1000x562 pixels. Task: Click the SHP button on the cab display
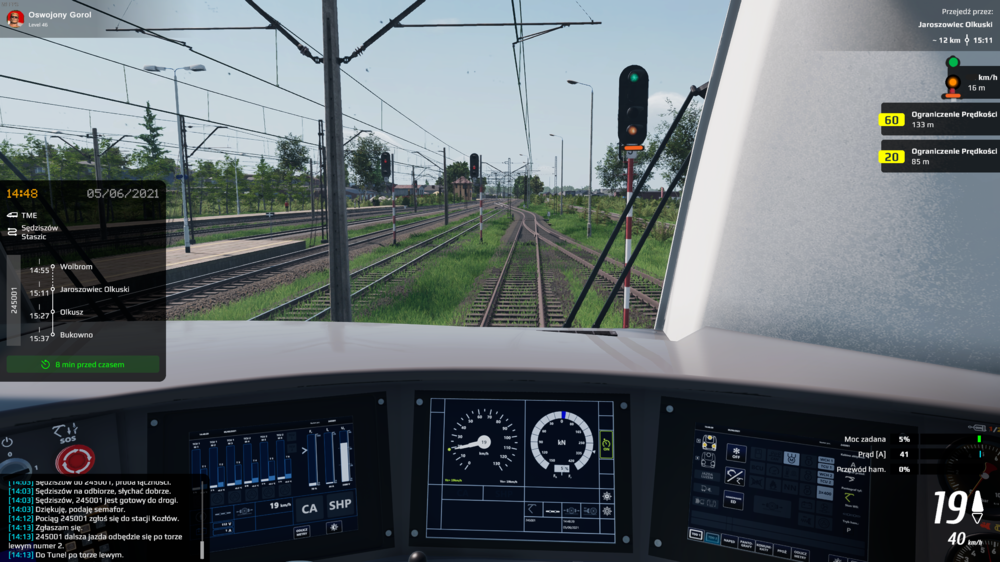point(340,505)
